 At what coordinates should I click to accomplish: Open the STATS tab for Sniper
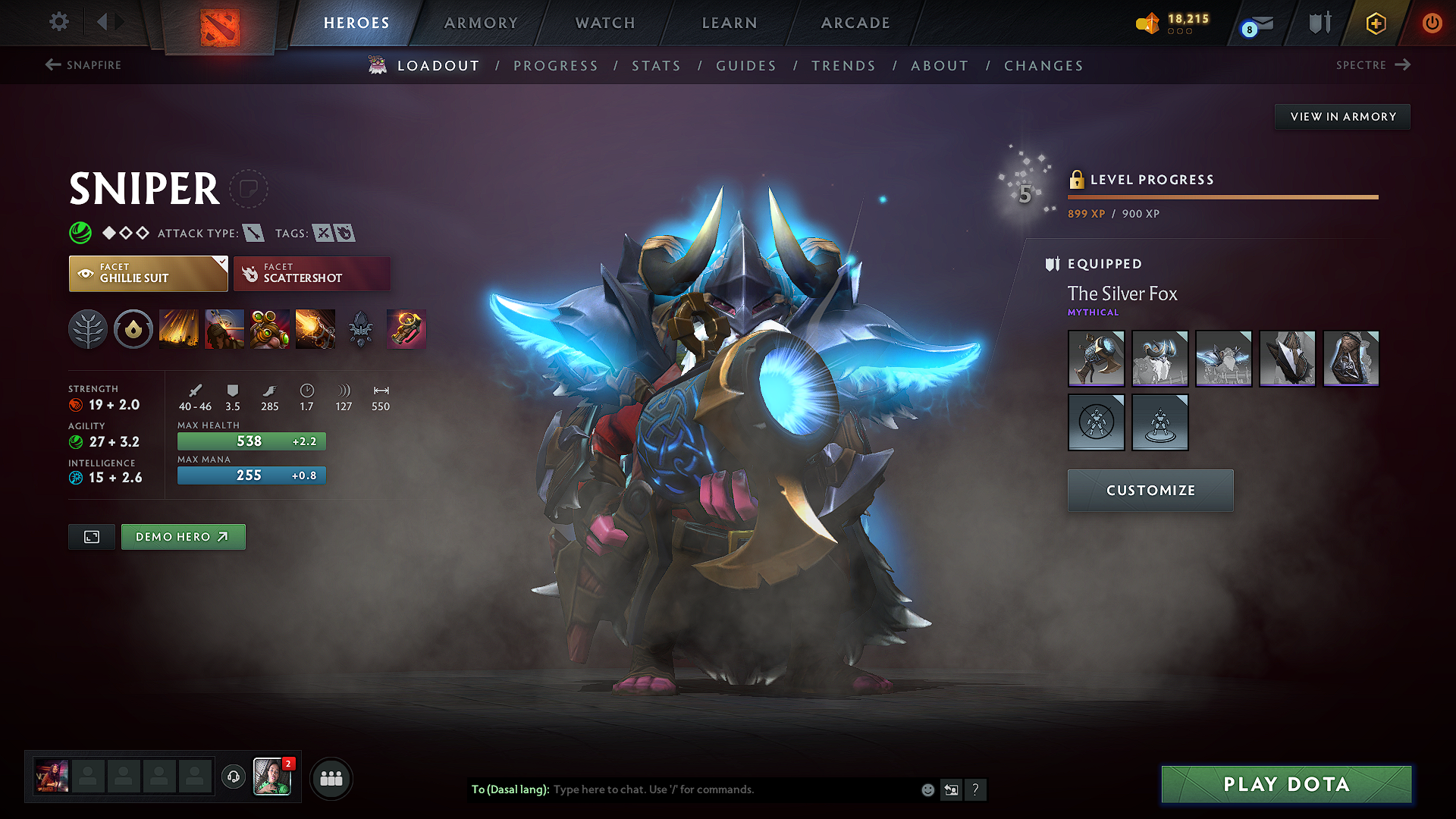pos(657,65)
